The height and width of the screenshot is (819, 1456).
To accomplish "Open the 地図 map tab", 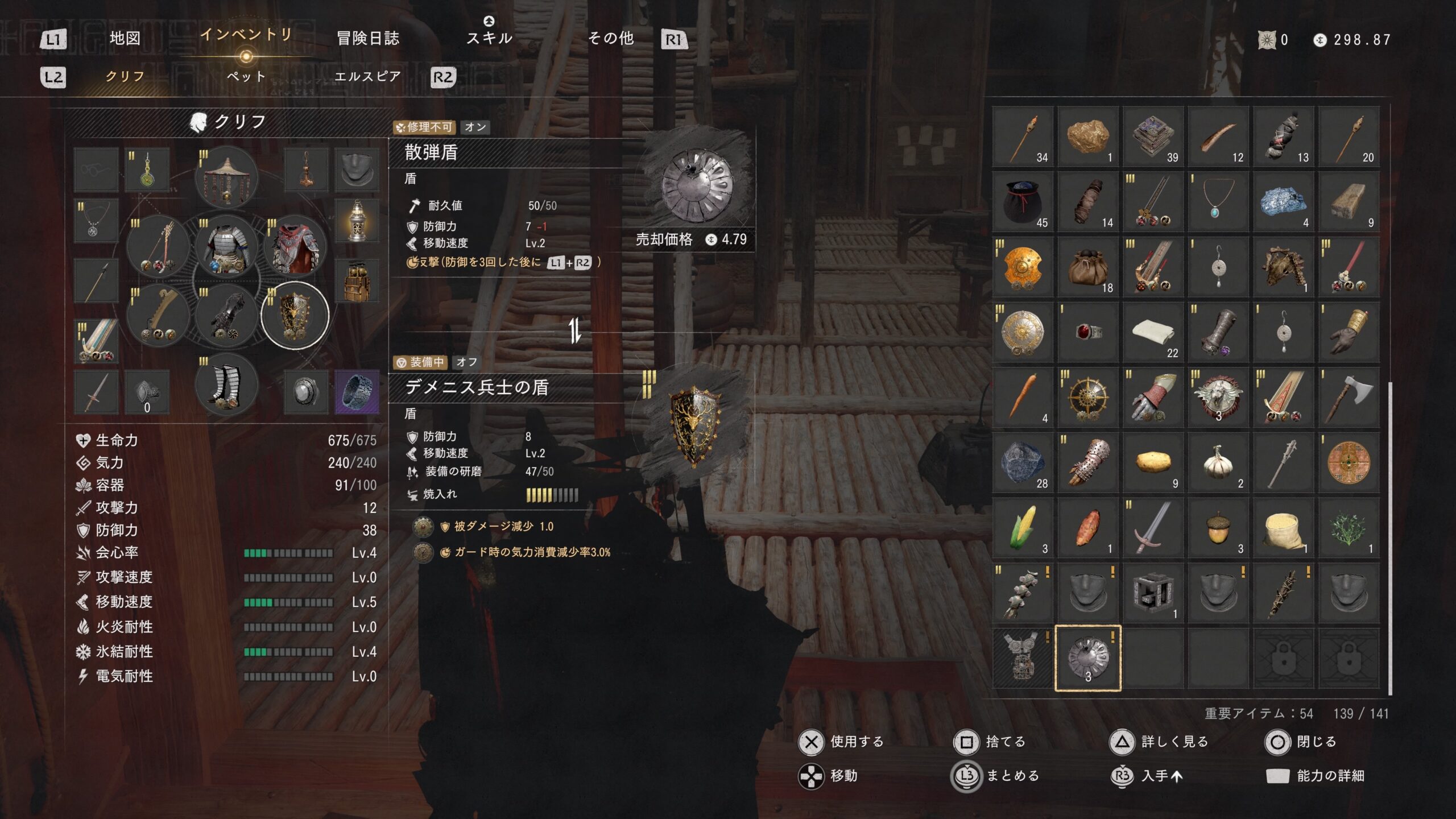I will coord(125,39).
